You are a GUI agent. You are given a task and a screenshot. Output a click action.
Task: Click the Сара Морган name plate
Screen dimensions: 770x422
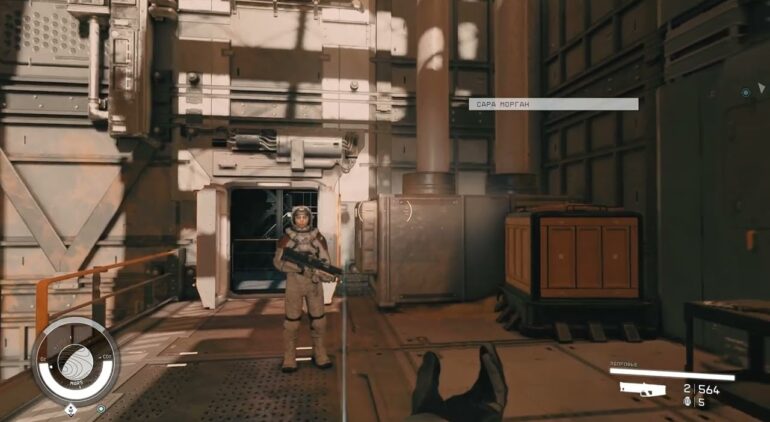553,103
